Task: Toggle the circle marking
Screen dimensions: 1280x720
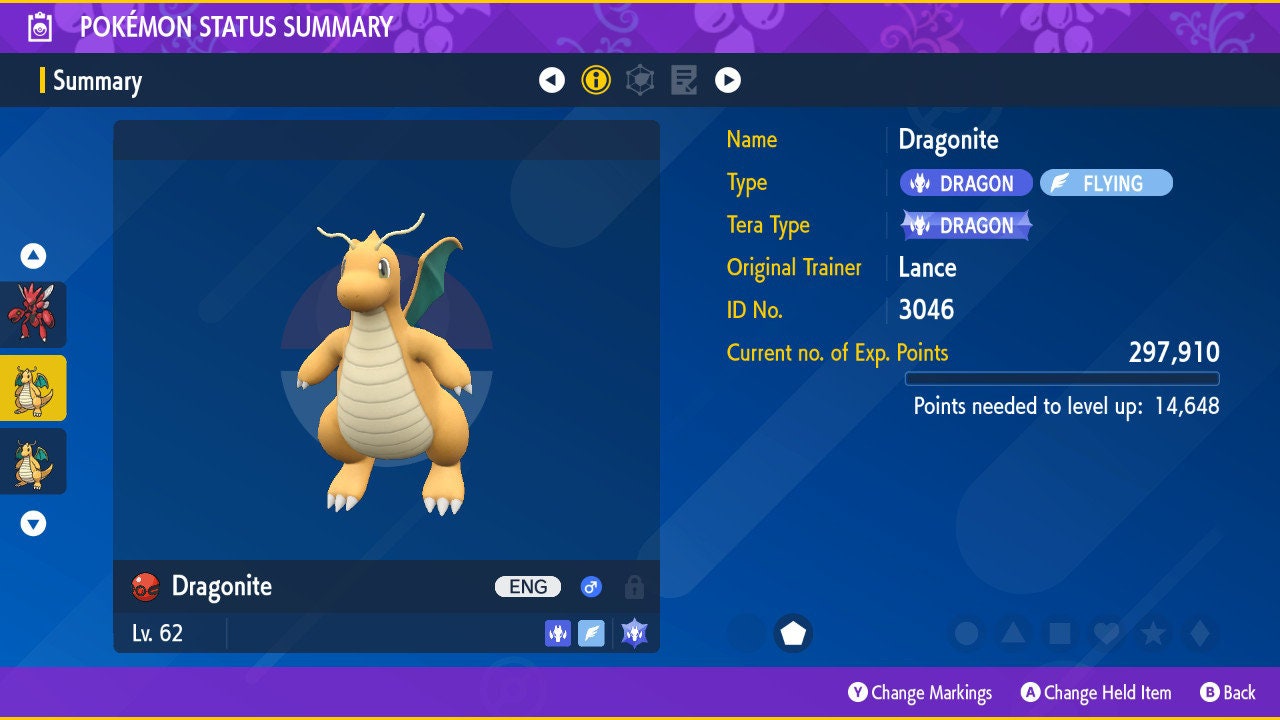Action: point(966,633)
